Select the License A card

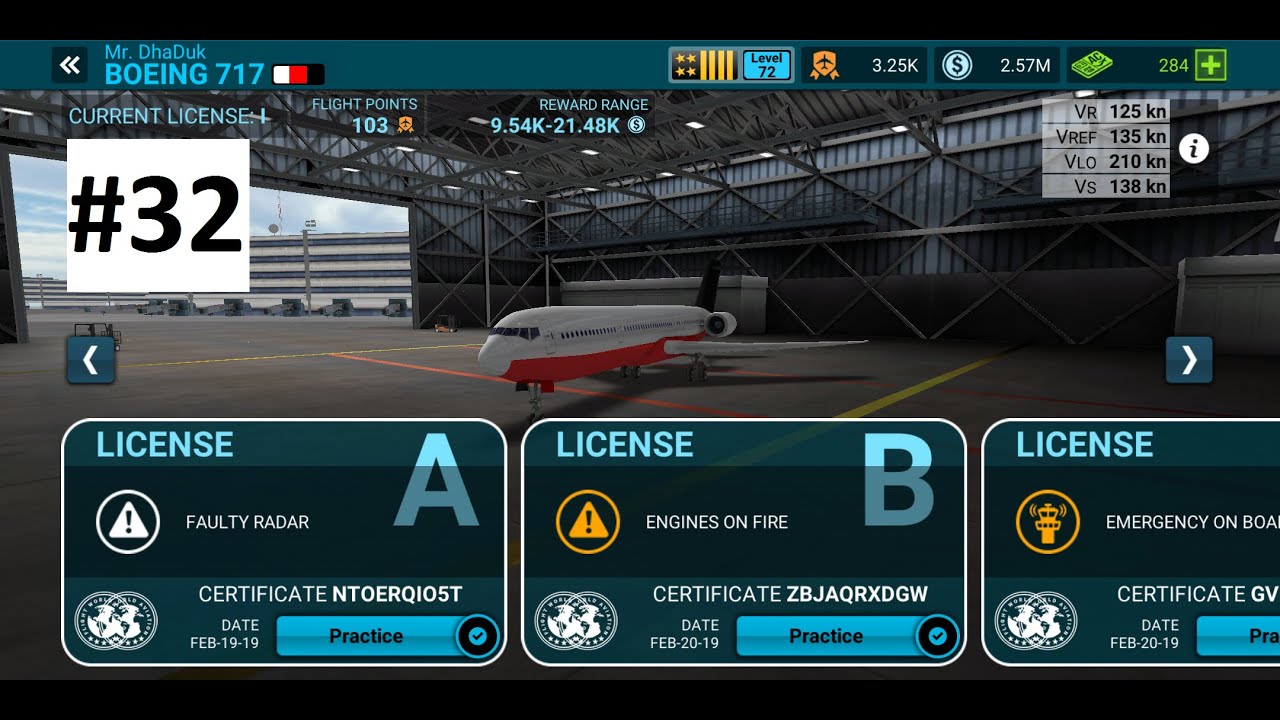click(x=284, y=500)
